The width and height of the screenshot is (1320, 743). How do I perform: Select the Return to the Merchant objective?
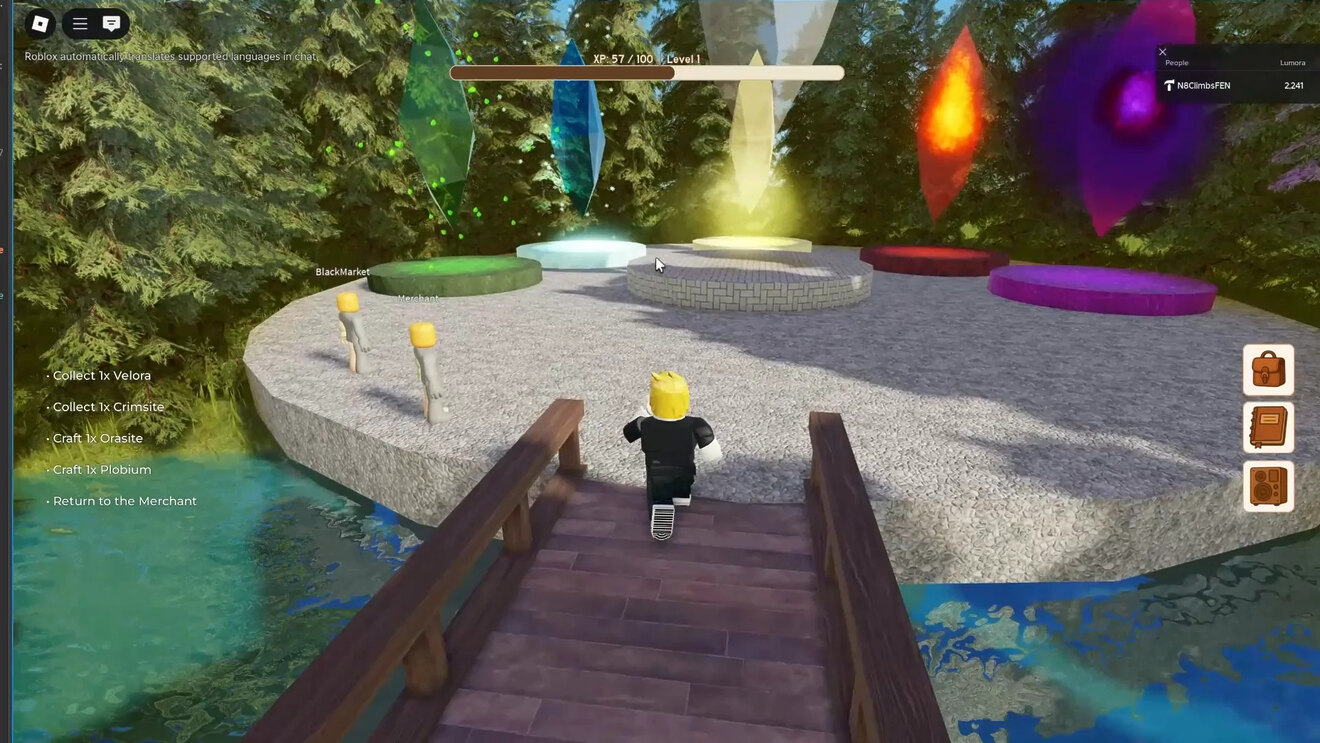tap(123, 500)
